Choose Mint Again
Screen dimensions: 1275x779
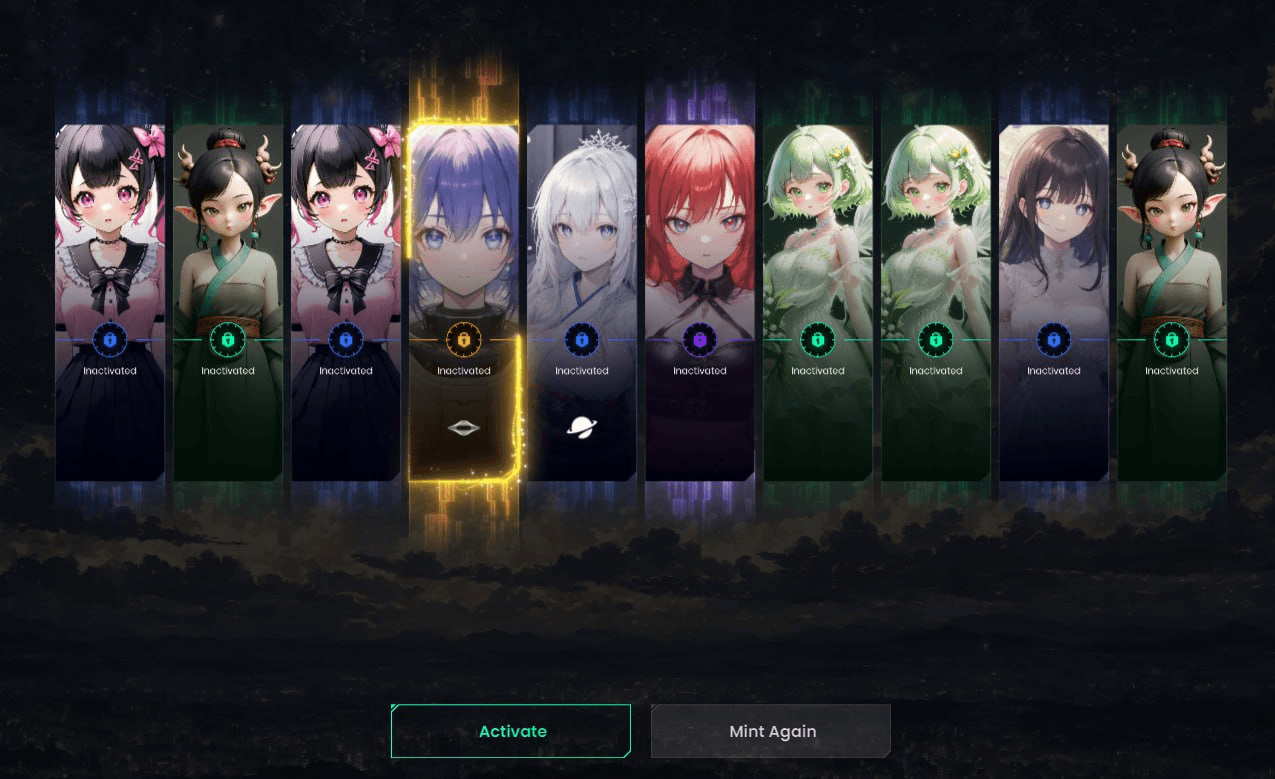(771, 731)
